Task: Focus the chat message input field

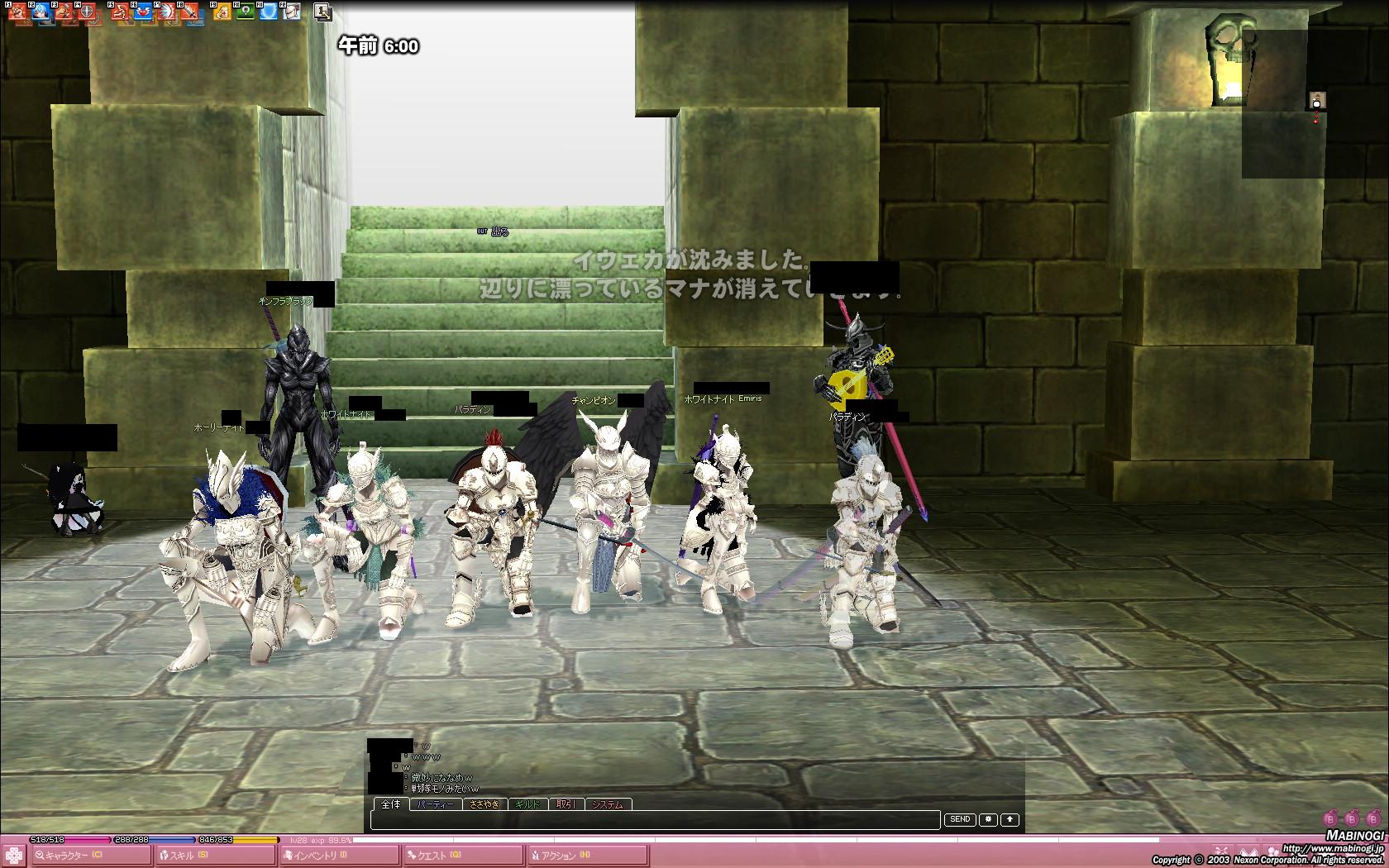Action: [655, 819]
